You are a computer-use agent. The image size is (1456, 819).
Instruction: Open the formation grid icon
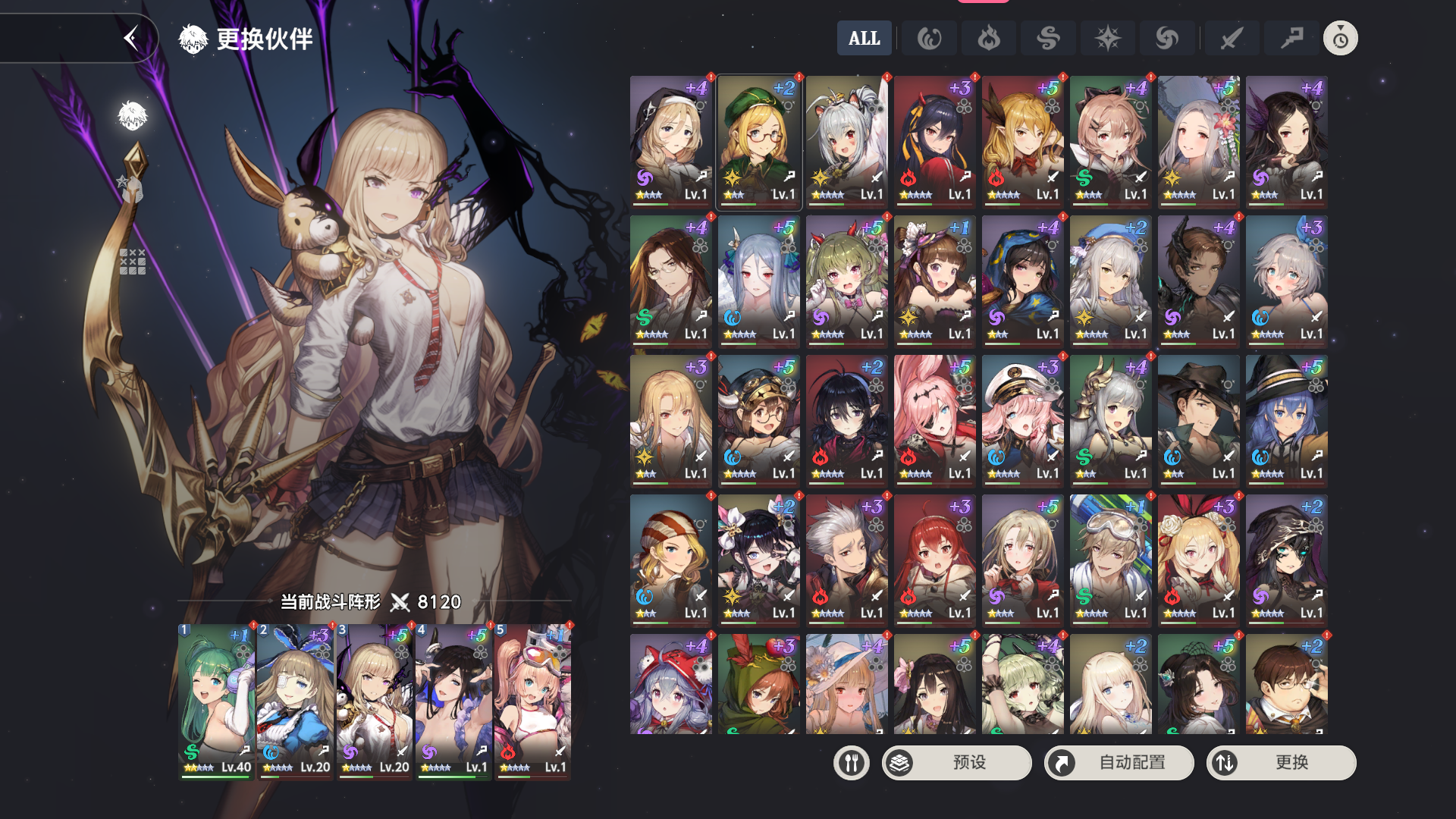[x=132, y=262]
